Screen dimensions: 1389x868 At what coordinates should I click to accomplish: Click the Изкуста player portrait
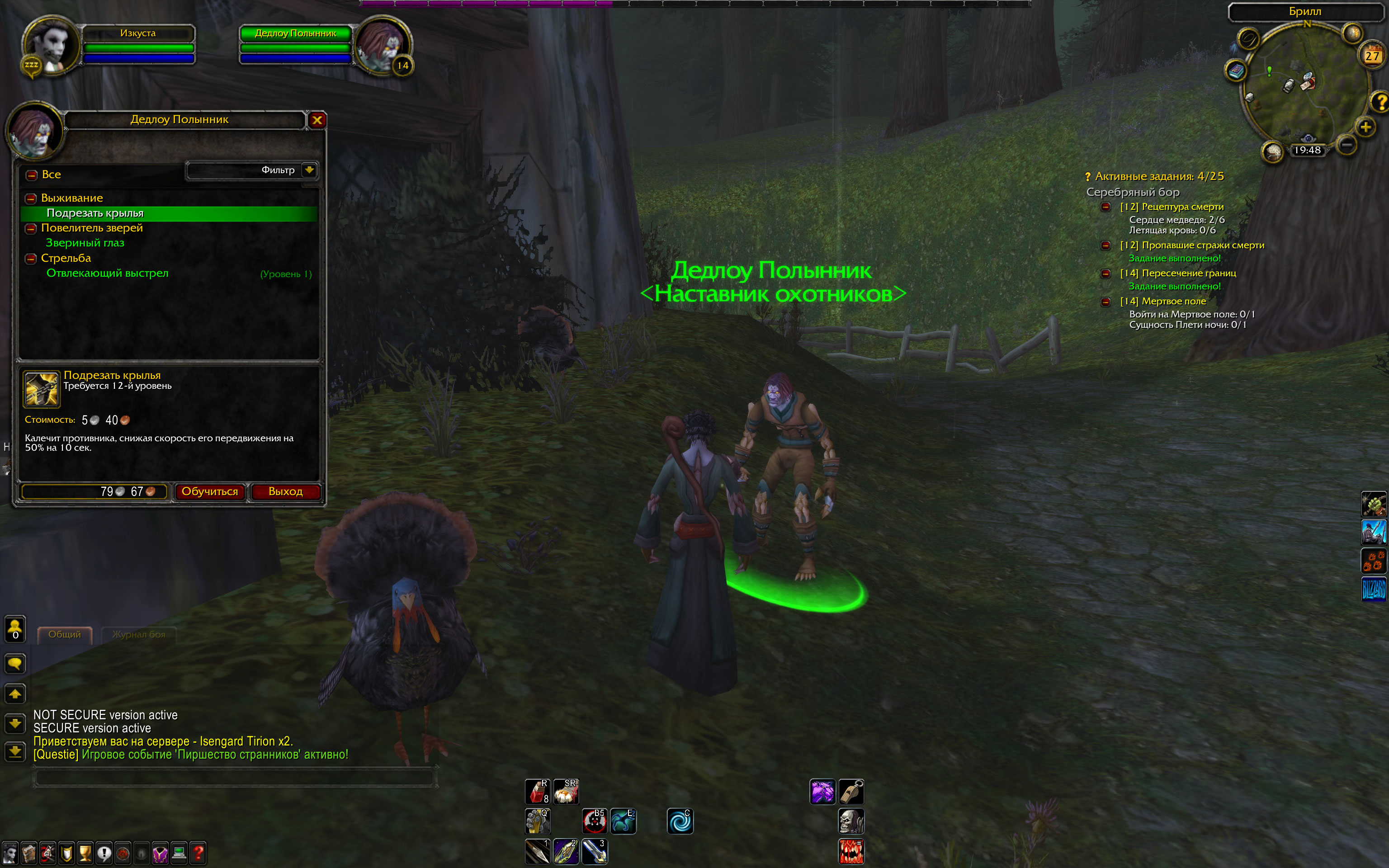click(52, 45)
